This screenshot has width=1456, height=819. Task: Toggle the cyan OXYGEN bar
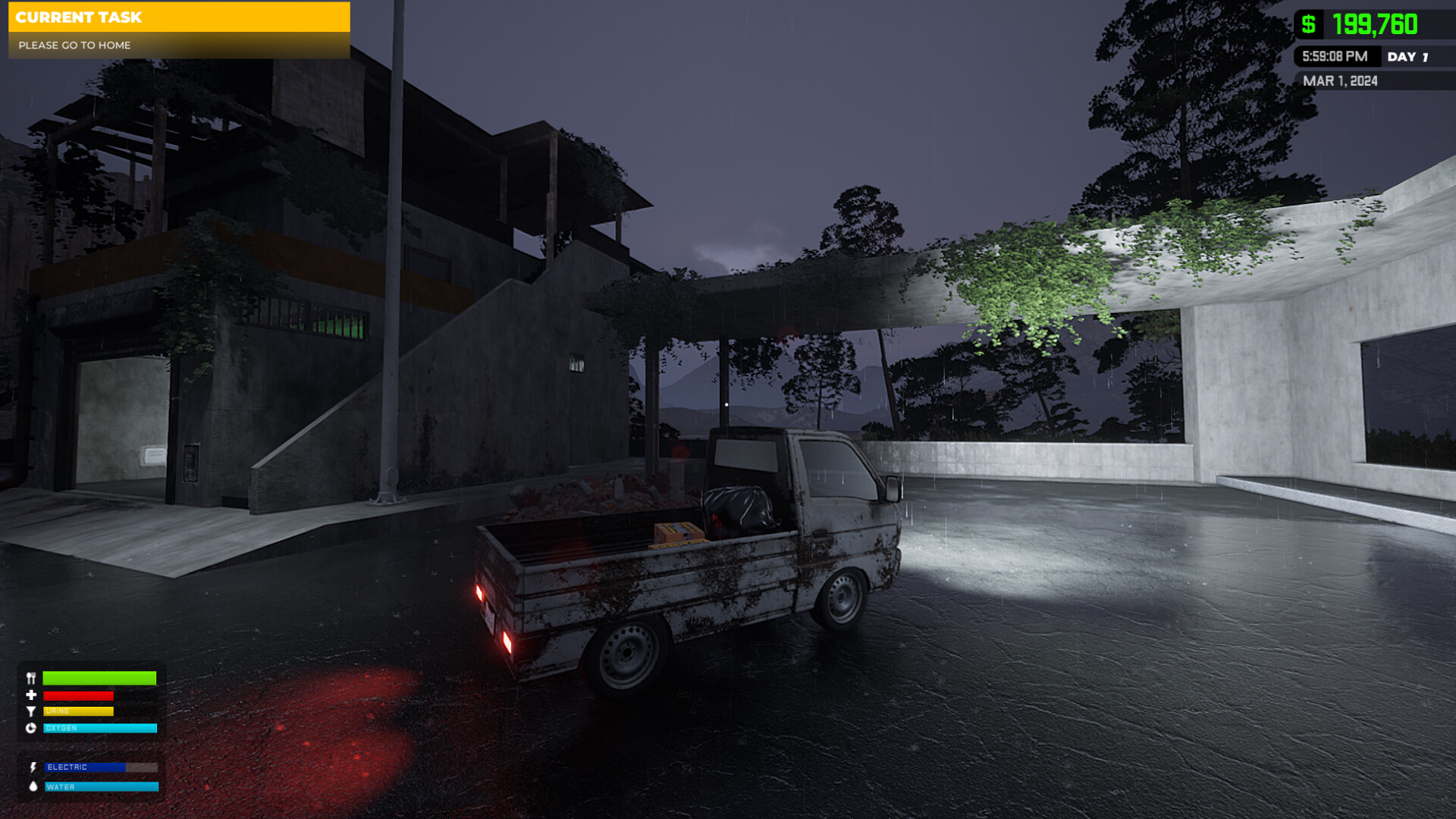coord(99,727)
